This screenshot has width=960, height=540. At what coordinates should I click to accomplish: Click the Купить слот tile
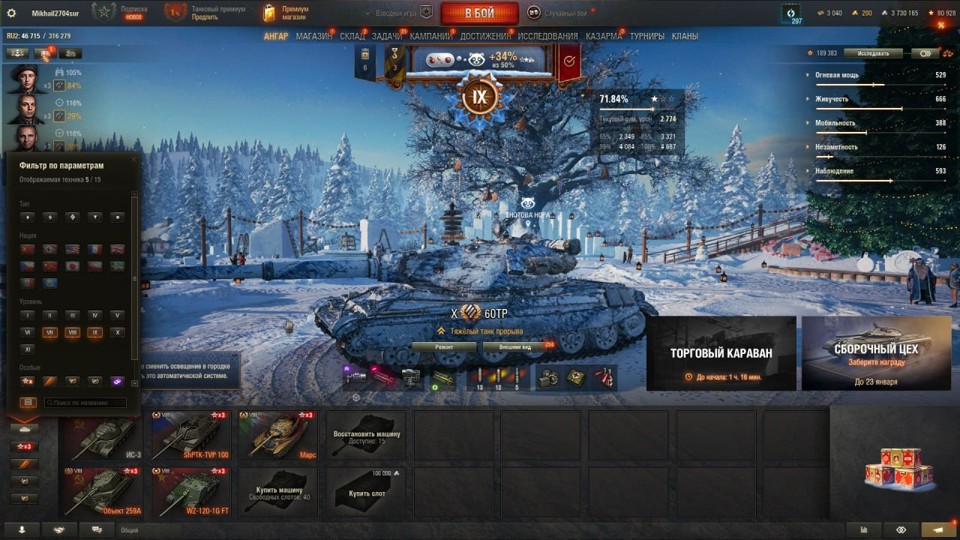pyautogui.click(x=366, y=492)
